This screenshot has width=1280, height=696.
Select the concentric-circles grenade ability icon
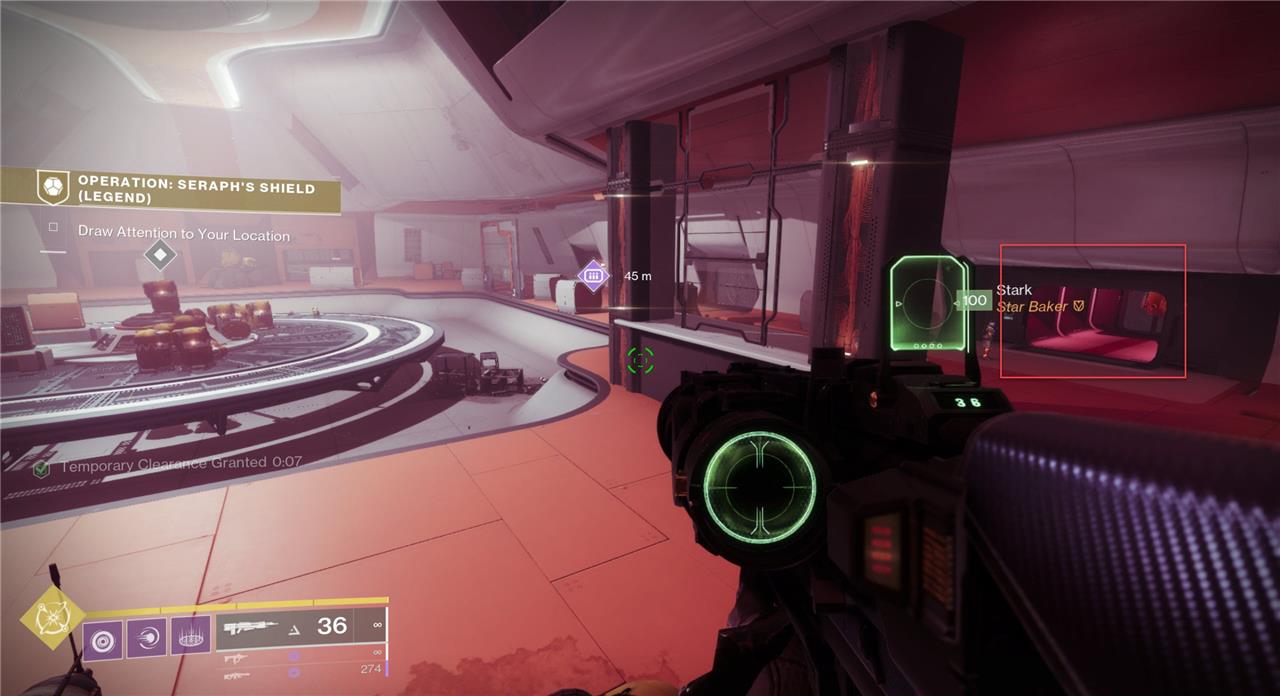pyautogui.click(x=101, y=636)
